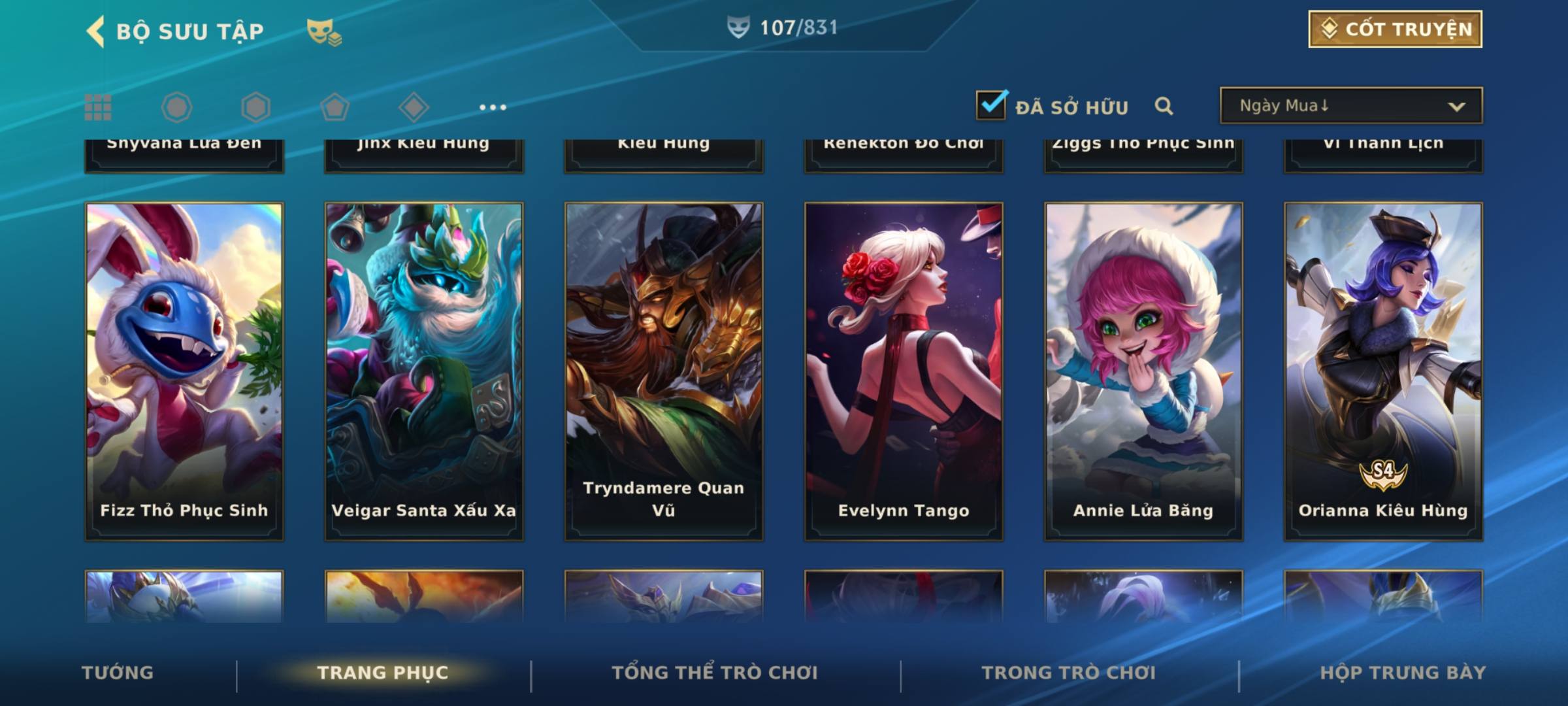Viewport: 1568px width, 706px height.
Task: Switch to the Tướng tab
Action: pyautogui.click(x=118, y=673)
